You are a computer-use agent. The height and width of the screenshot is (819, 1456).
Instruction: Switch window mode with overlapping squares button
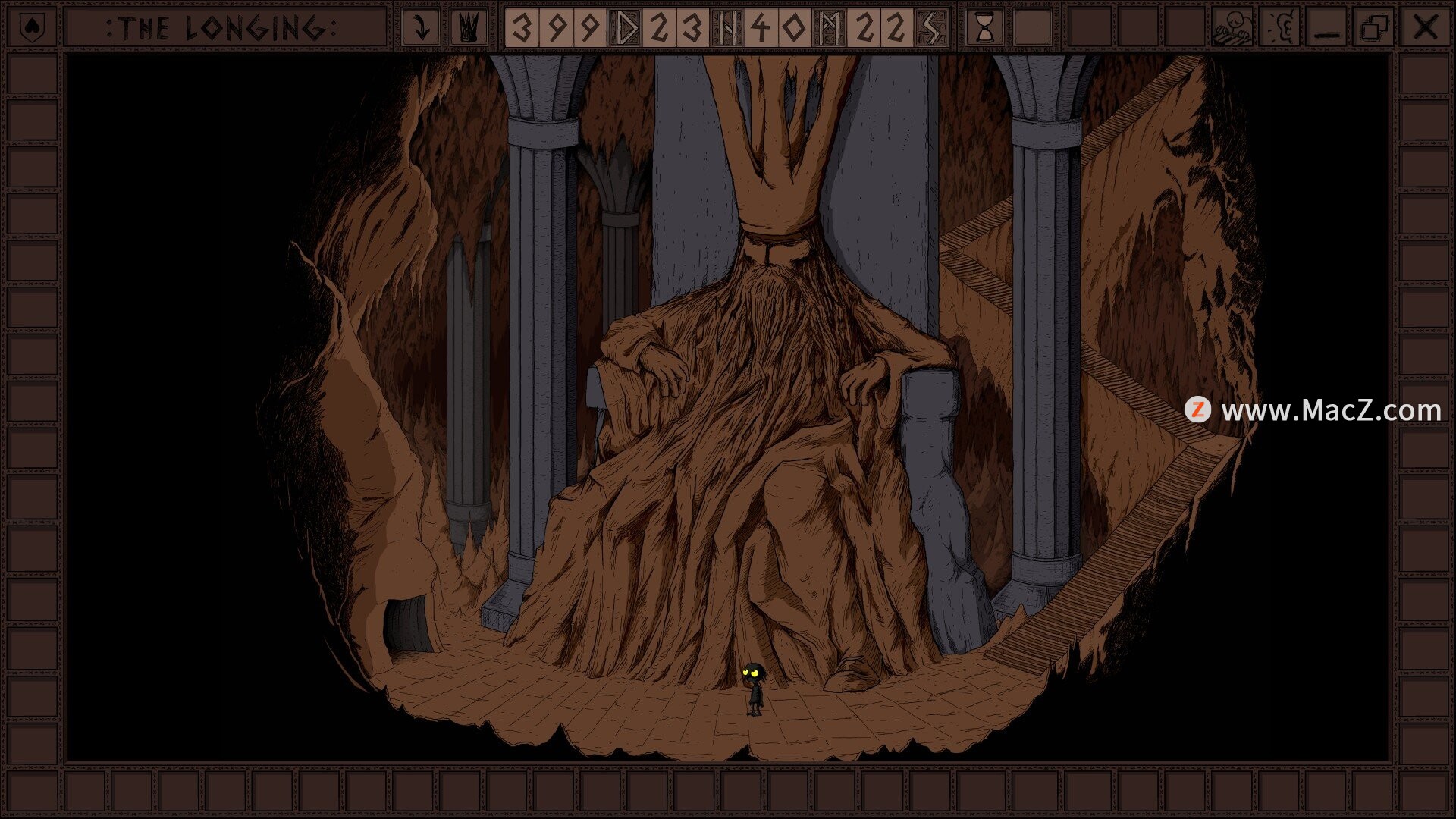coord(1375,28)
